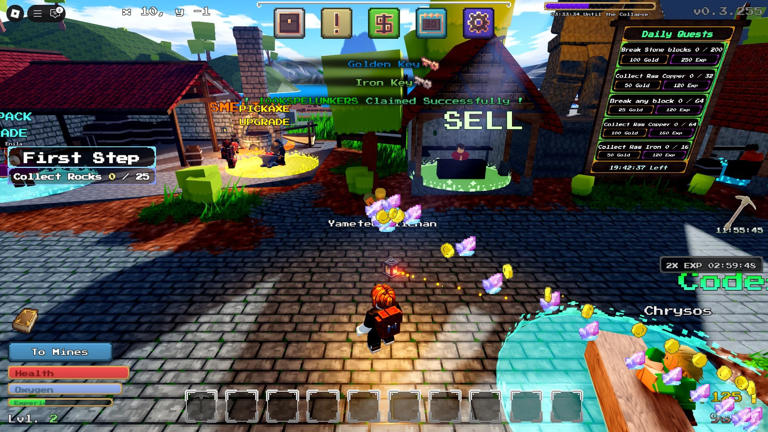The width and height of the screenshot is (768, 432).
Task: Open the Roblox menu logo
Action: (x=15, y=13)
